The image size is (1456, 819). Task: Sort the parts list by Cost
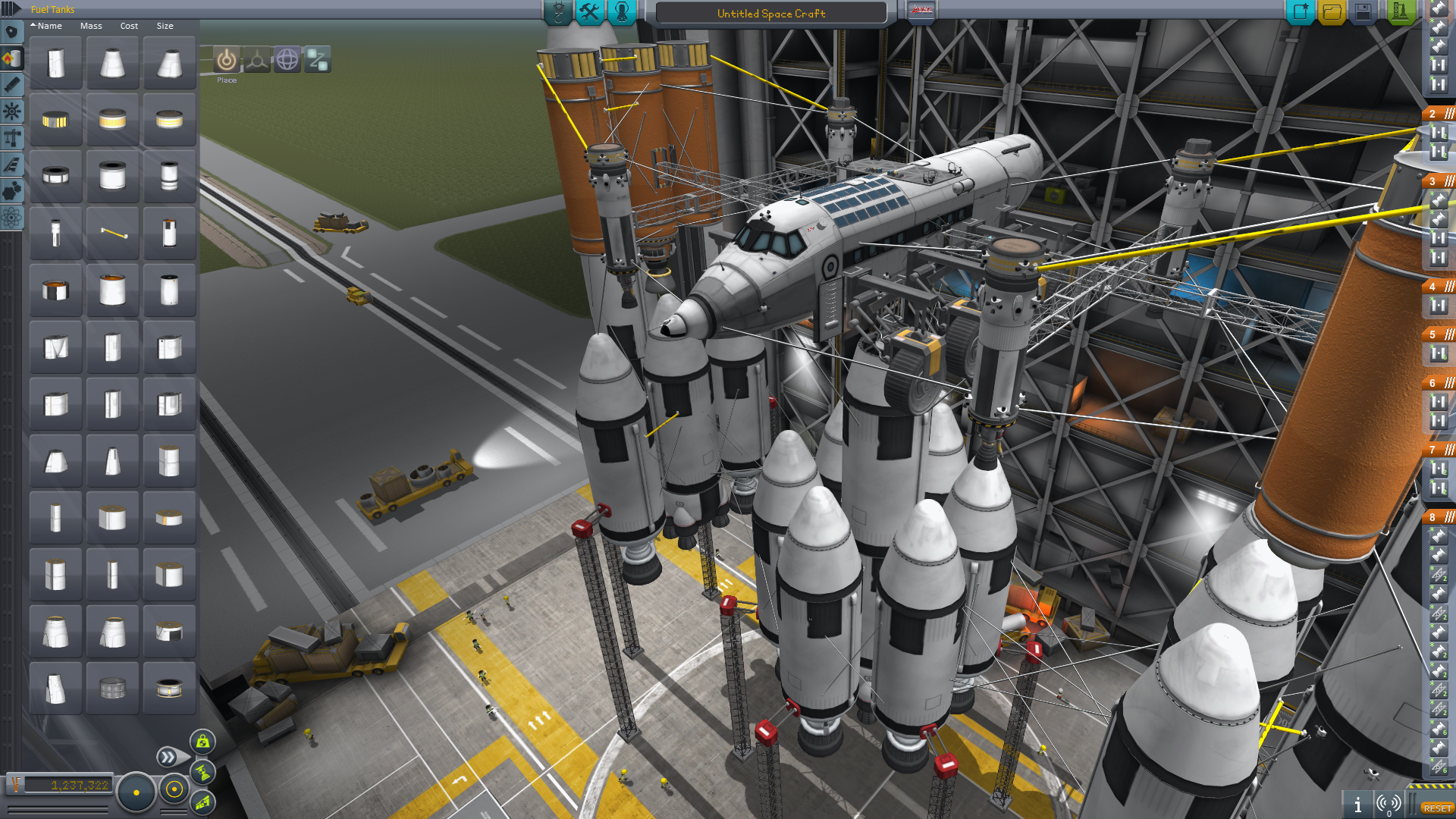[x=129, y=26]
